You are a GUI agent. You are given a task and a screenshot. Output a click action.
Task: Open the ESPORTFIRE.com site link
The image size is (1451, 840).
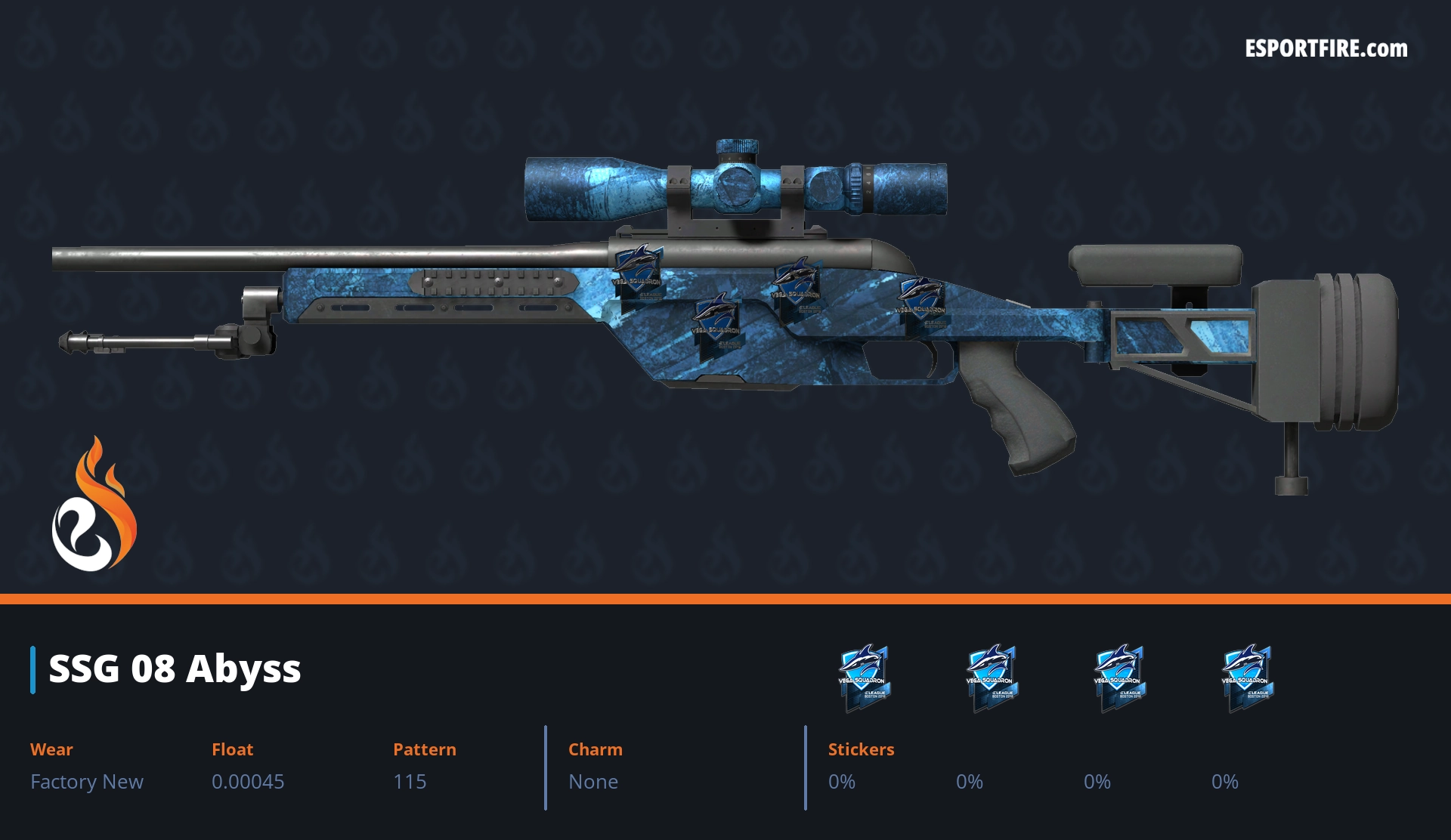(1326, 49)
